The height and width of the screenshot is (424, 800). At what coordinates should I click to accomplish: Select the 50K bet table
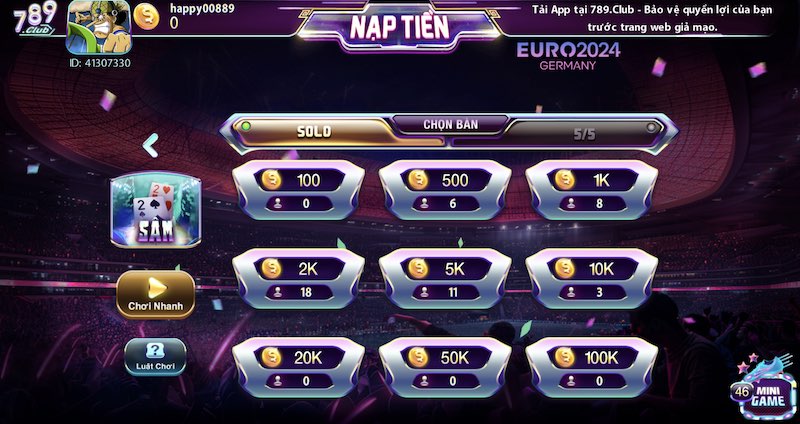[x=445, y=367]
